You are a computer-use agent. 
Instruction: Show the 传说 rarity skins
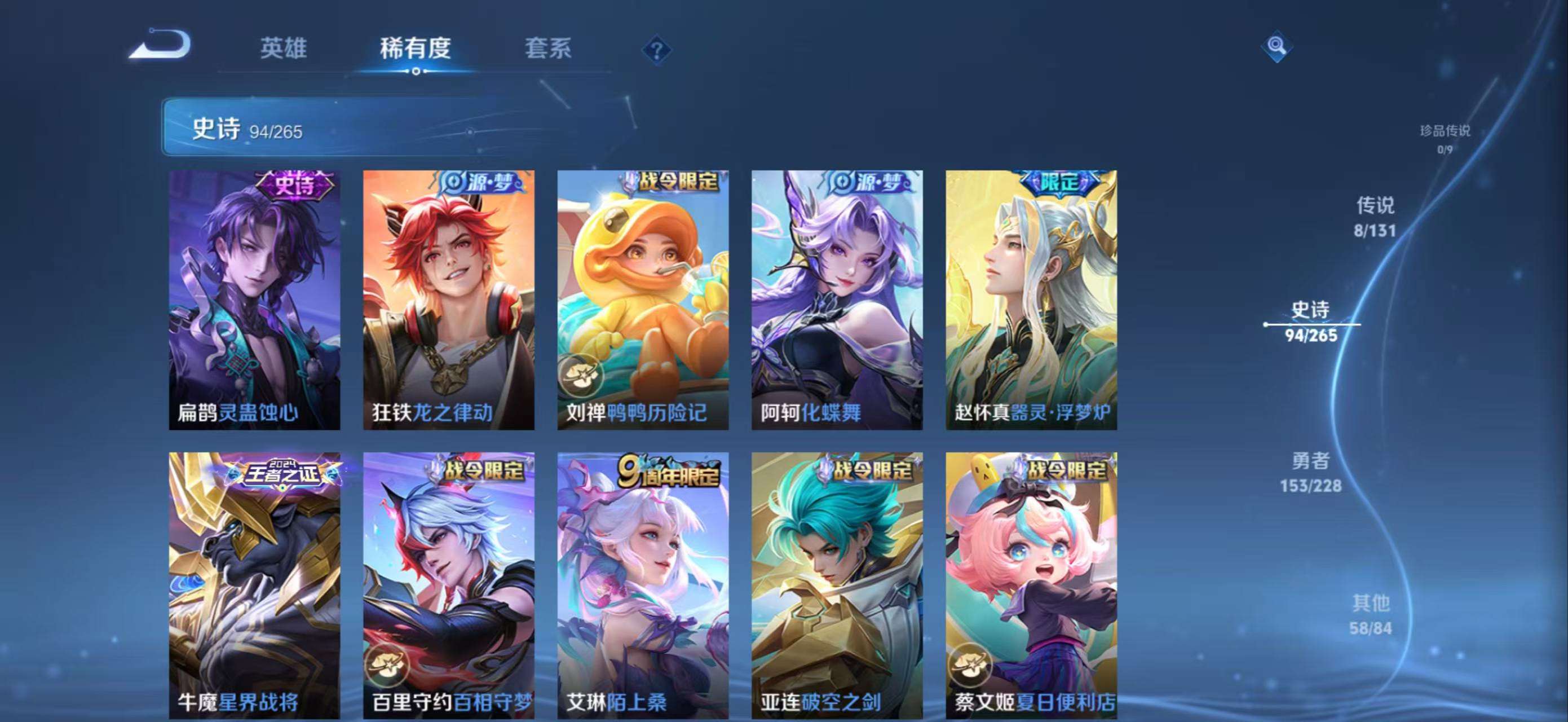coord(1375,216)
